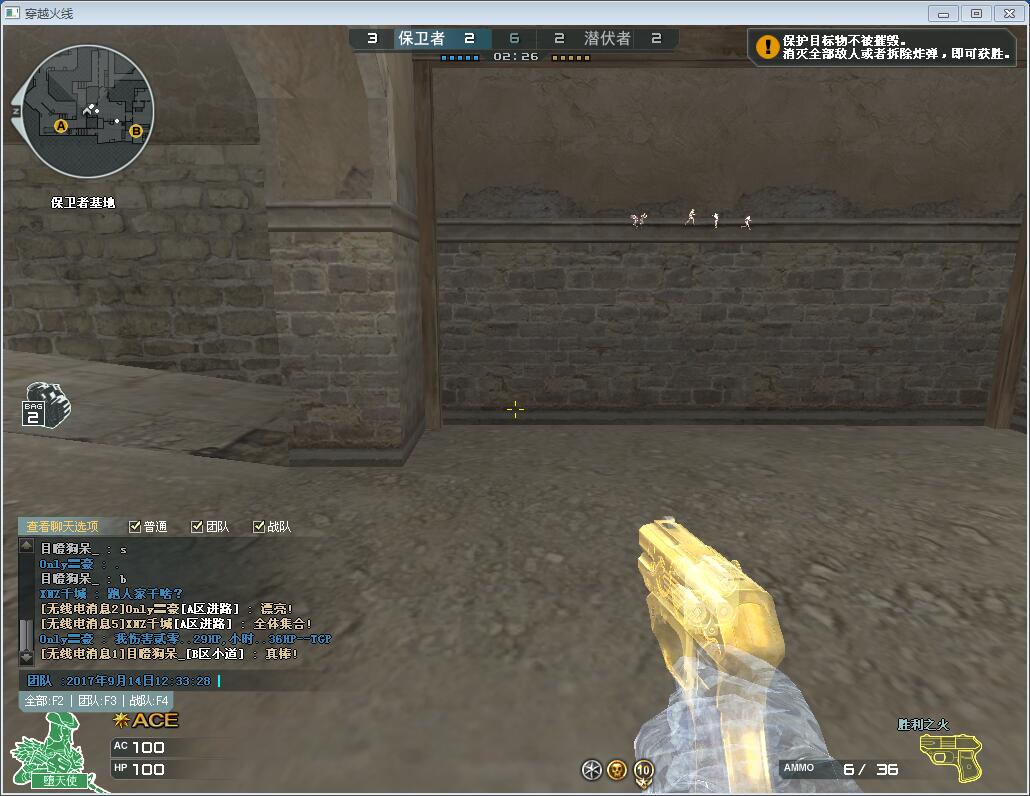Switch chat channel to 战队:F4
Screen dimensions: 1030x796
[149, 701]
